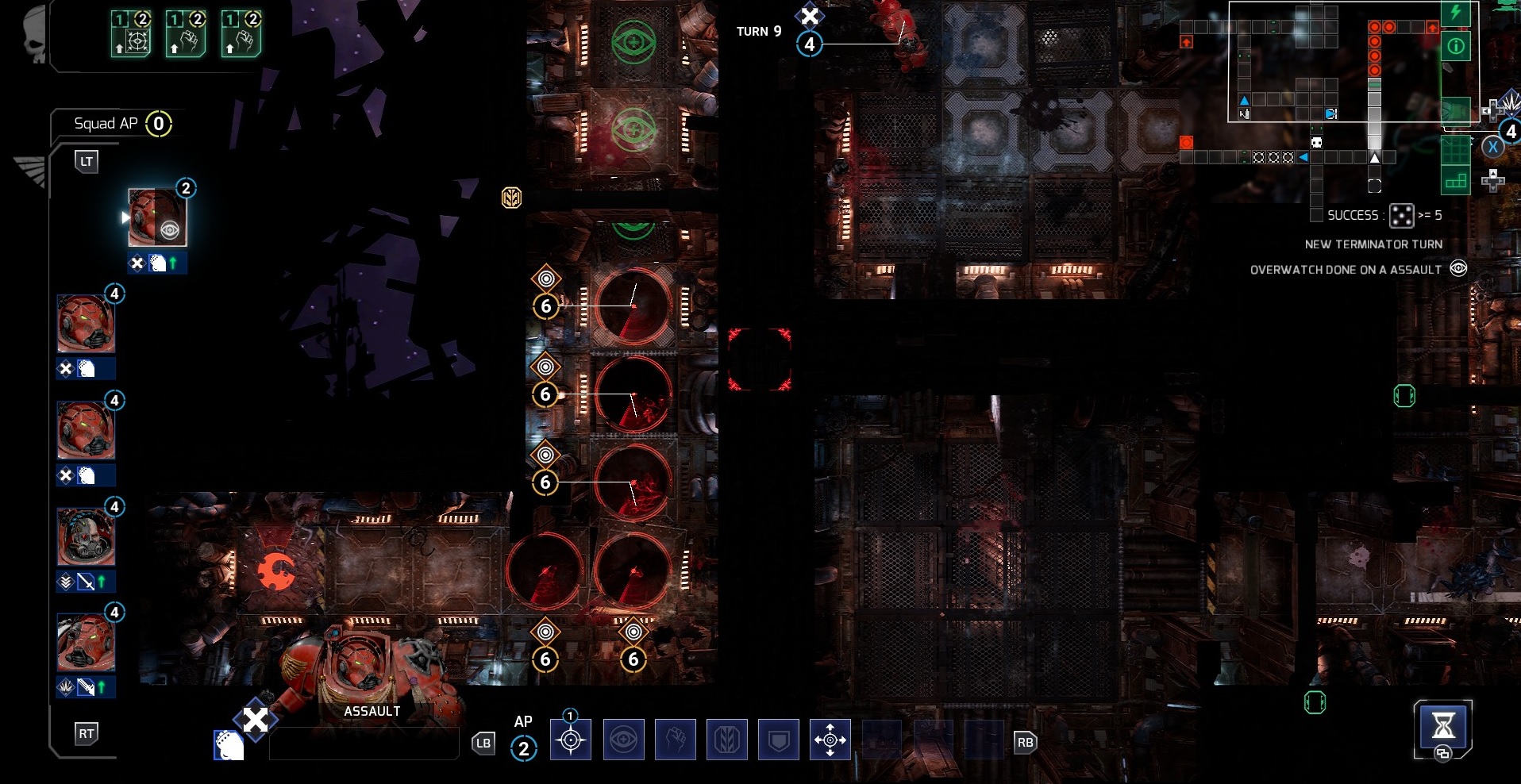Play the targeting crosshair command card
1521x784 pixels.
pyautogui.click(x=132, y=33)
